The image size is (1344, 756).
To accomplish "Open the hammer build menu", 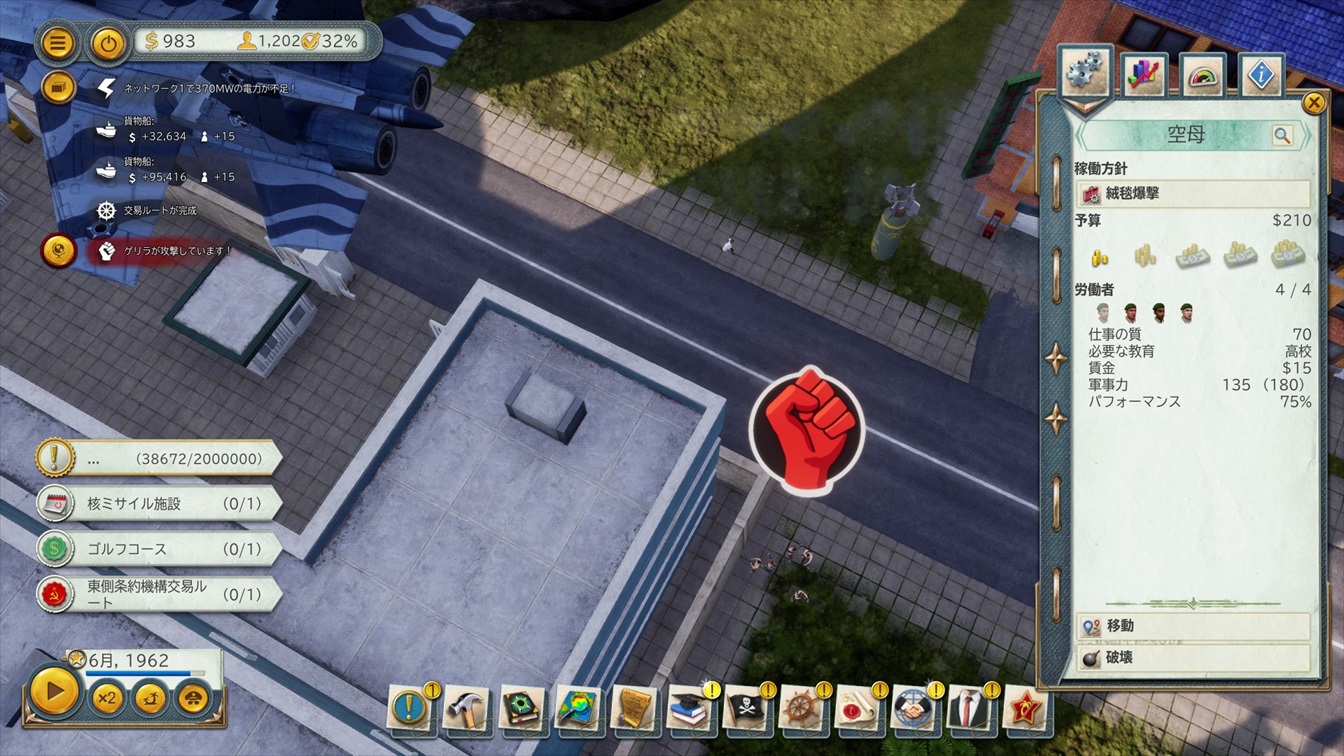I will tap(466, 707).
